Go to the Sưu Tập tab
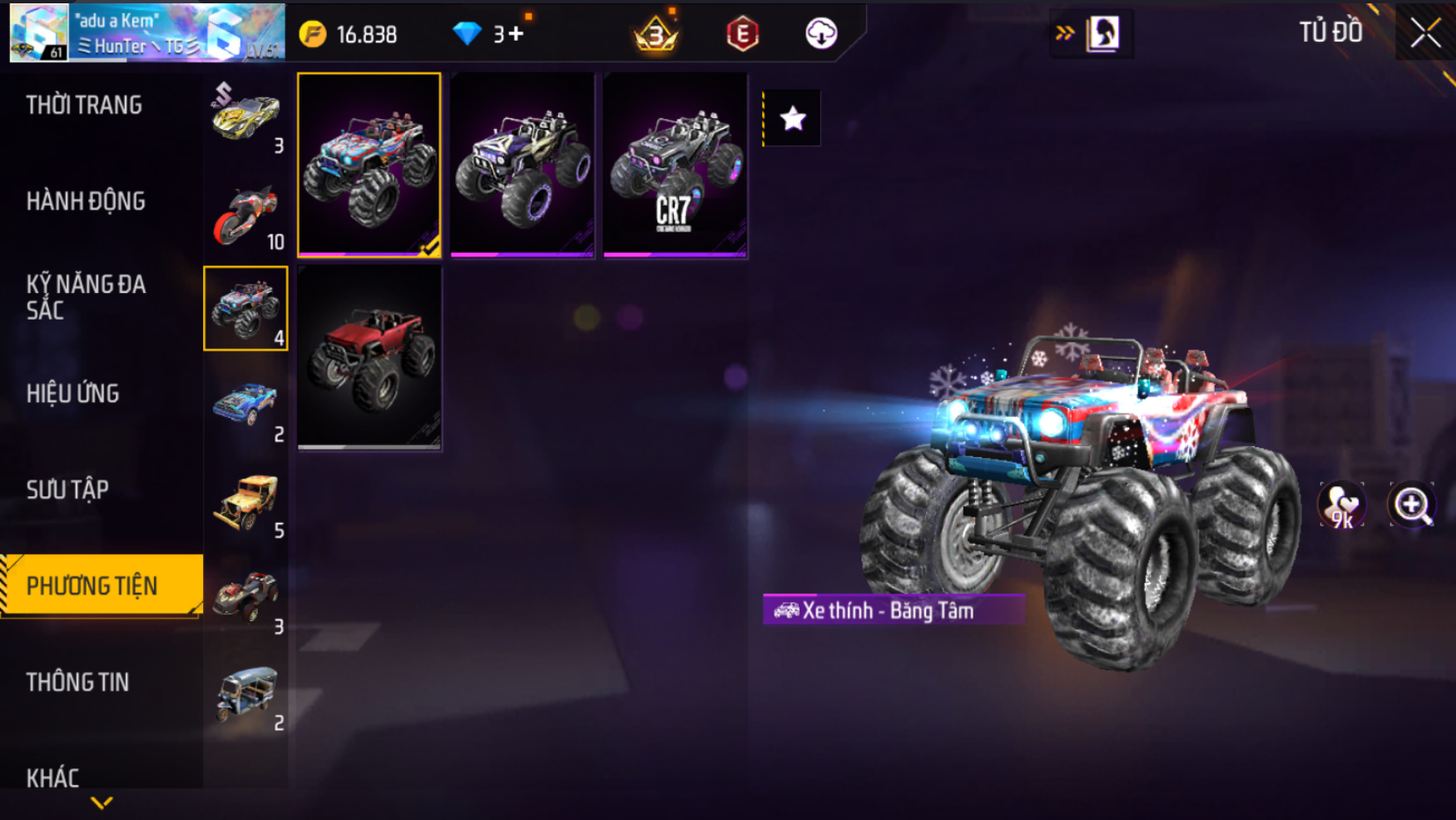 67,490
